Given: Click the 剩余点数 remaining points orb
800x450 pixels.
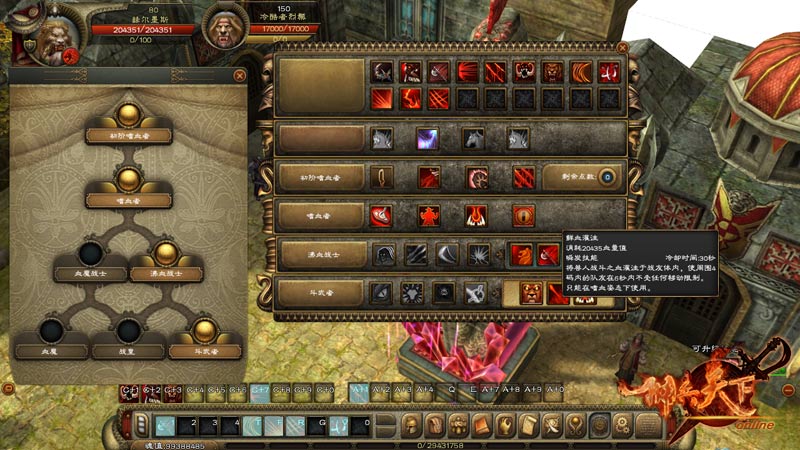Looking at the screenshot, I should coord(607,177).
